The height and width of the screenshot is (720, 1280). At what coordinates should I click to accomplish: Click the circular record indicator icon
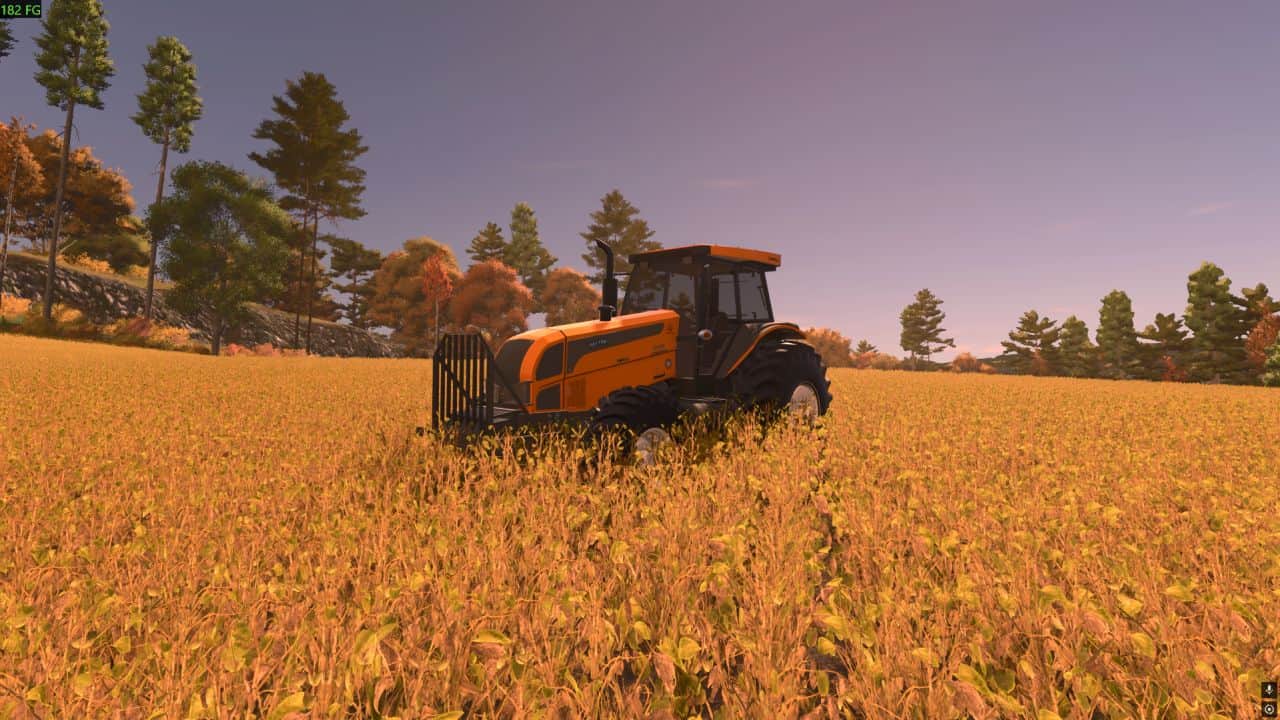pos(1269,708)
